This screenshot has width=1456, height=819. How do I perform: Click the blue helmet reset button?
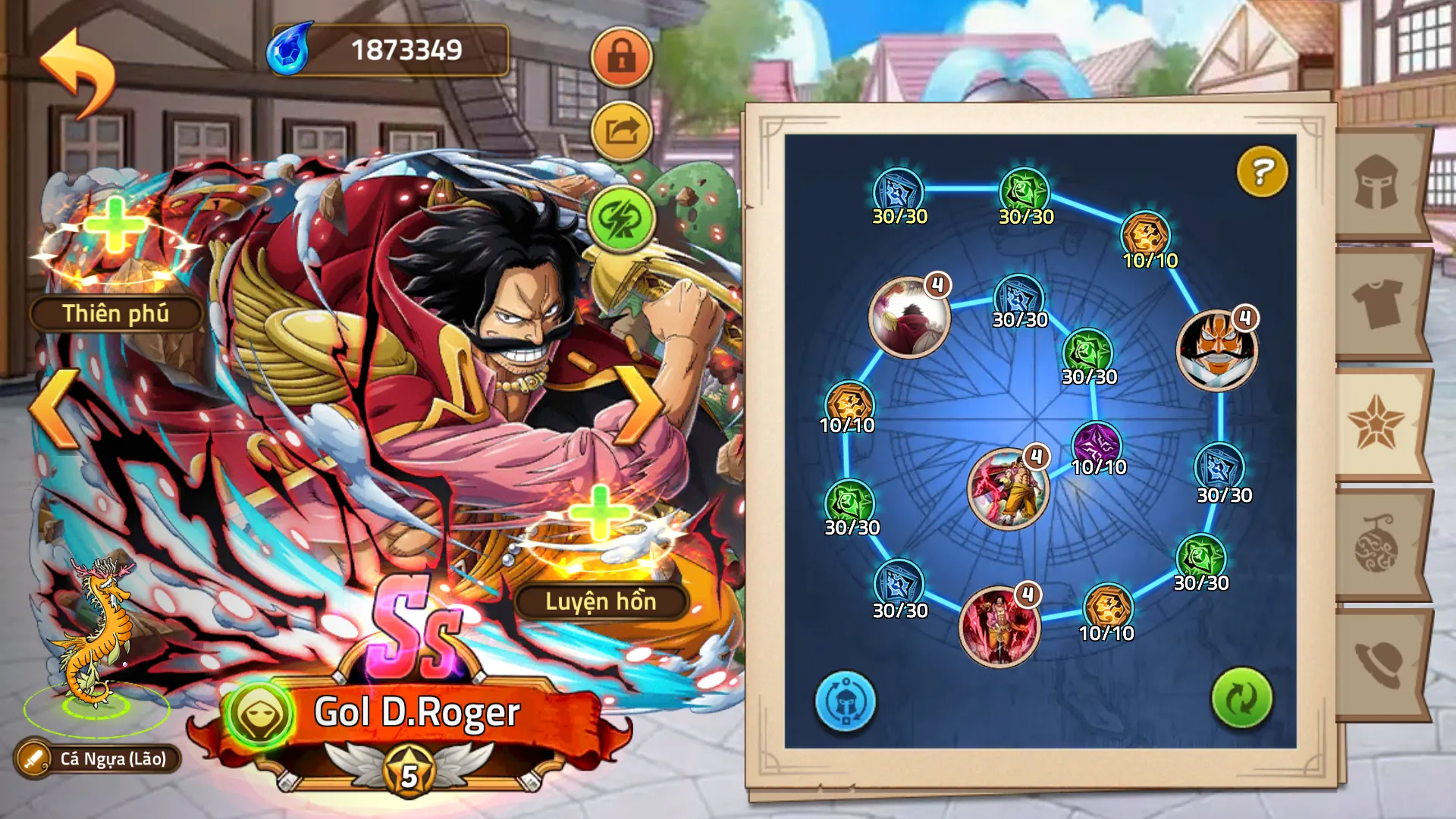pyautogui.click(x=845, y=701)
